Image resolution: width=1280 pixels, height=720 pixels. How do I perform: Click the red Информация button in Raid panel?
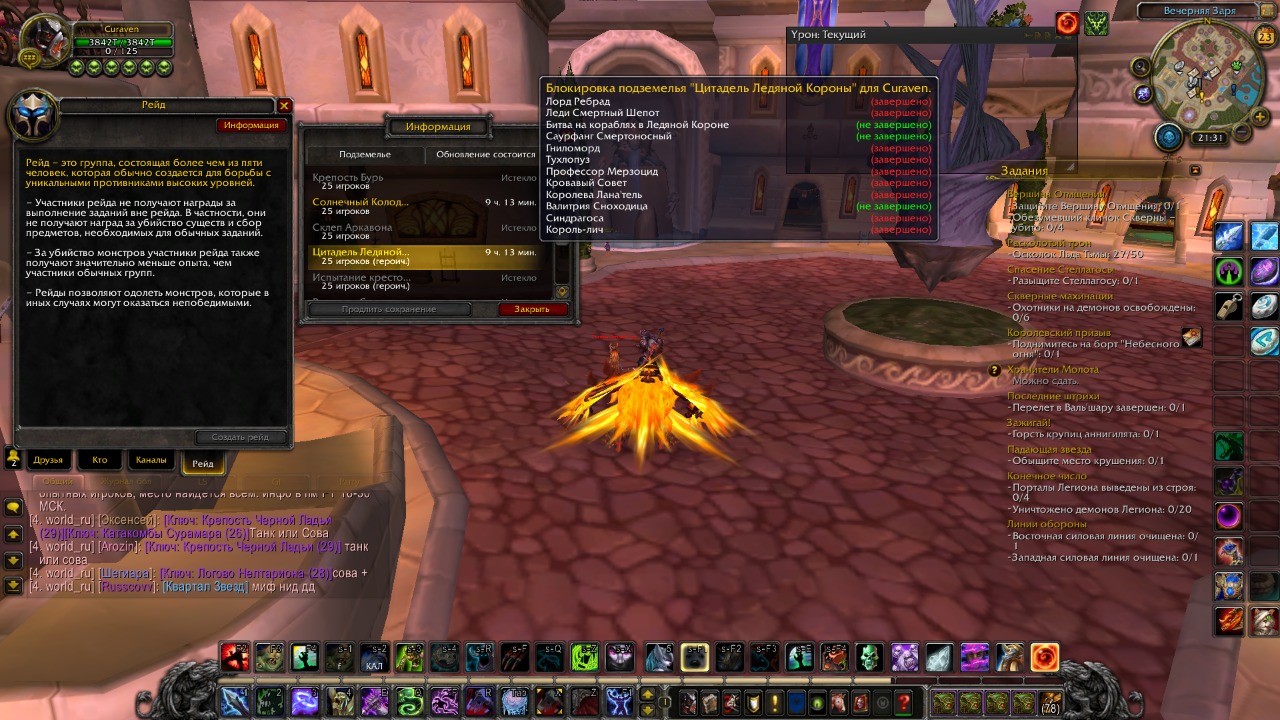click(x=251, y=125)
